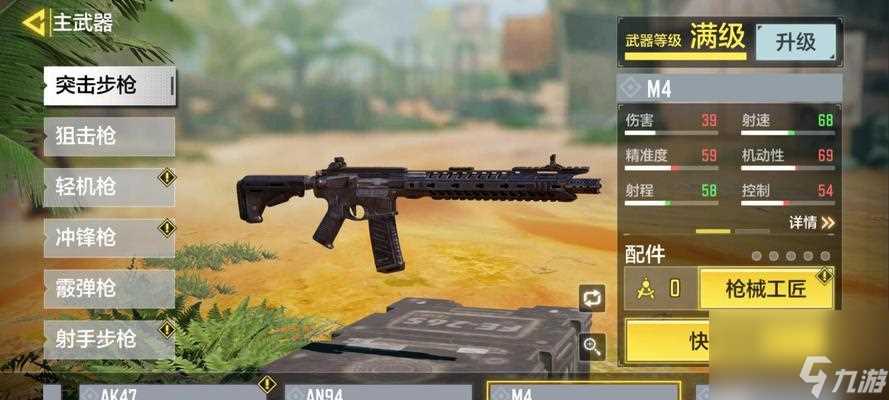Switch to the 射手步枪 category
This screenshot has width=889, height=400.
pyautogui.click(x=109, y=340)
